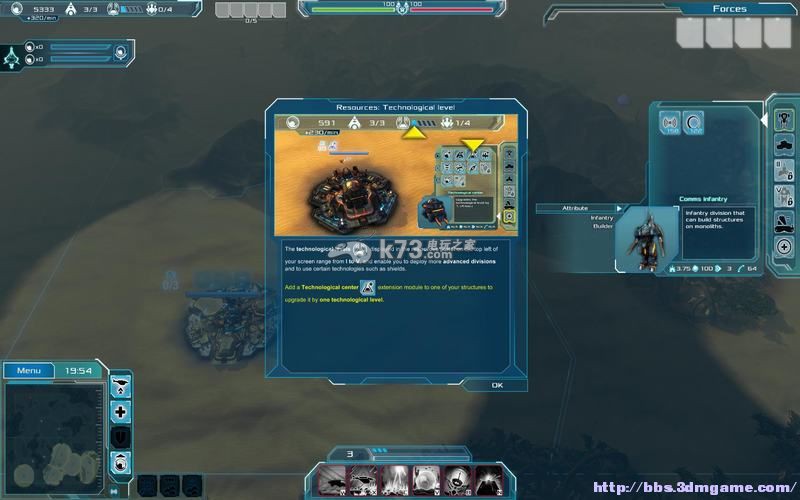Open the bbs.3dmgame.com watermark link
This screenshot has width=800, height=500.
coord(692,488)
